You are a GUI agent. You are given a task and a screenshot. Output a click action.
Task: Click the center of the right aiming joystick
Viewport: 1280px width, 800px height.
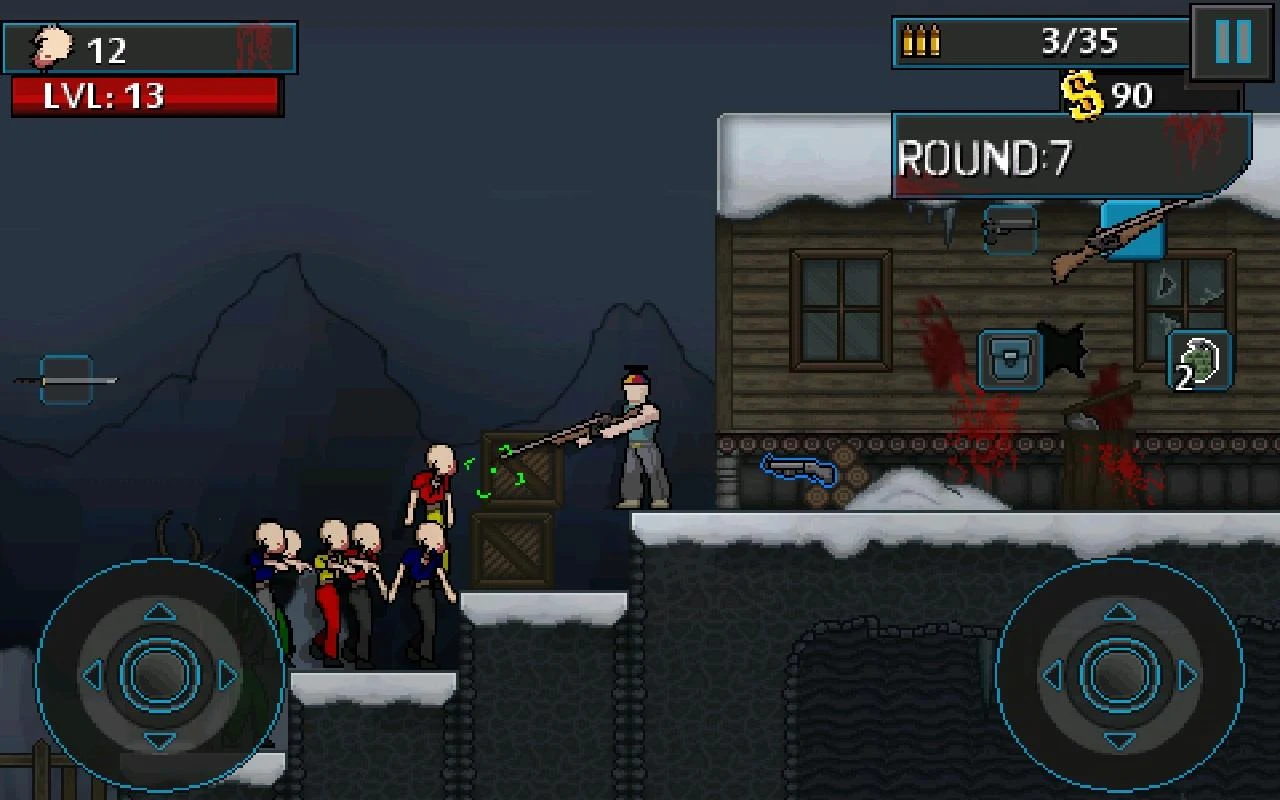[1119, 676]
